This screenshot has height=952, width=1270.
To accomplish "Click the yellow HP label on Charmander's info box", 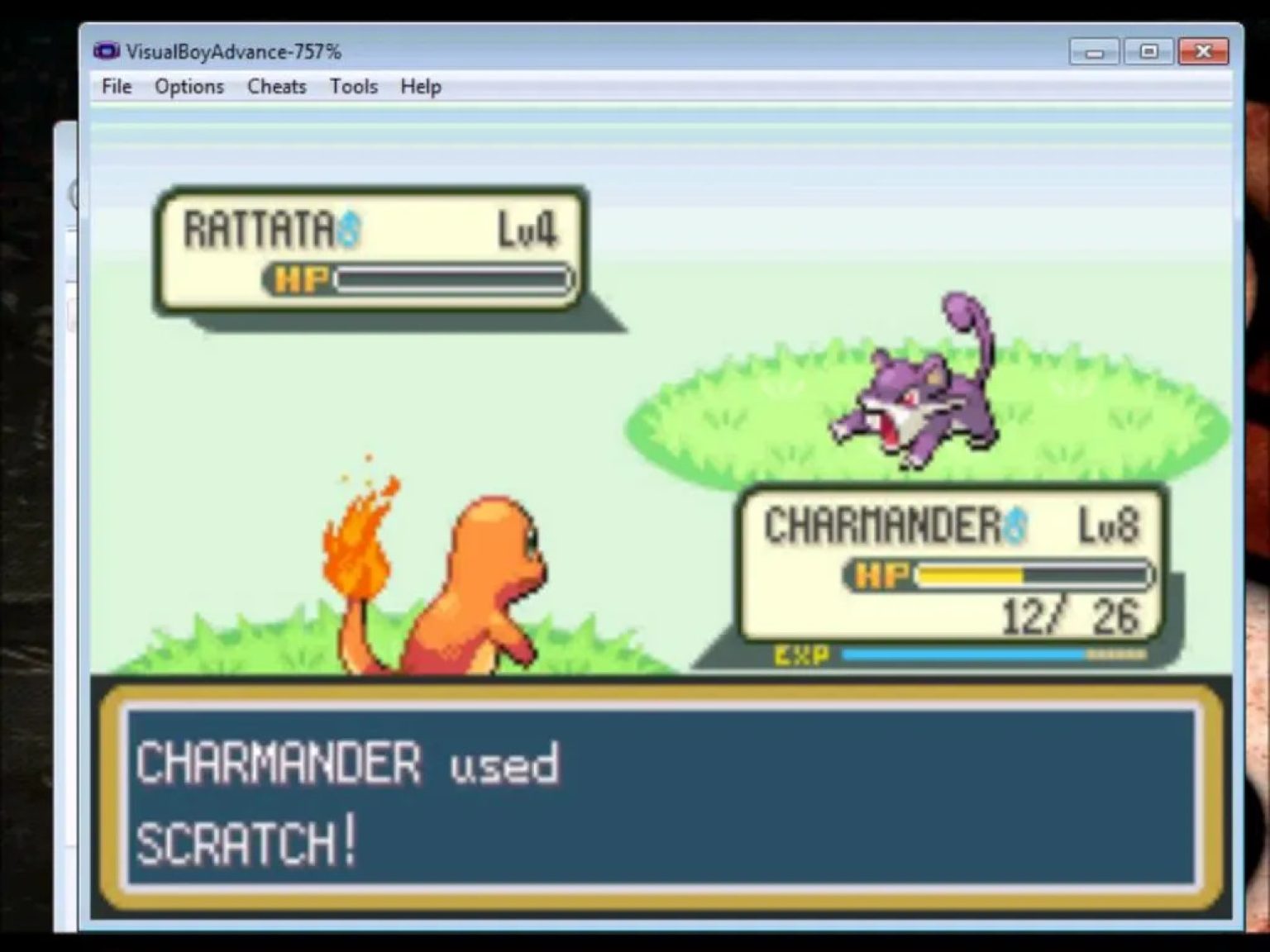I will point(881,573).
